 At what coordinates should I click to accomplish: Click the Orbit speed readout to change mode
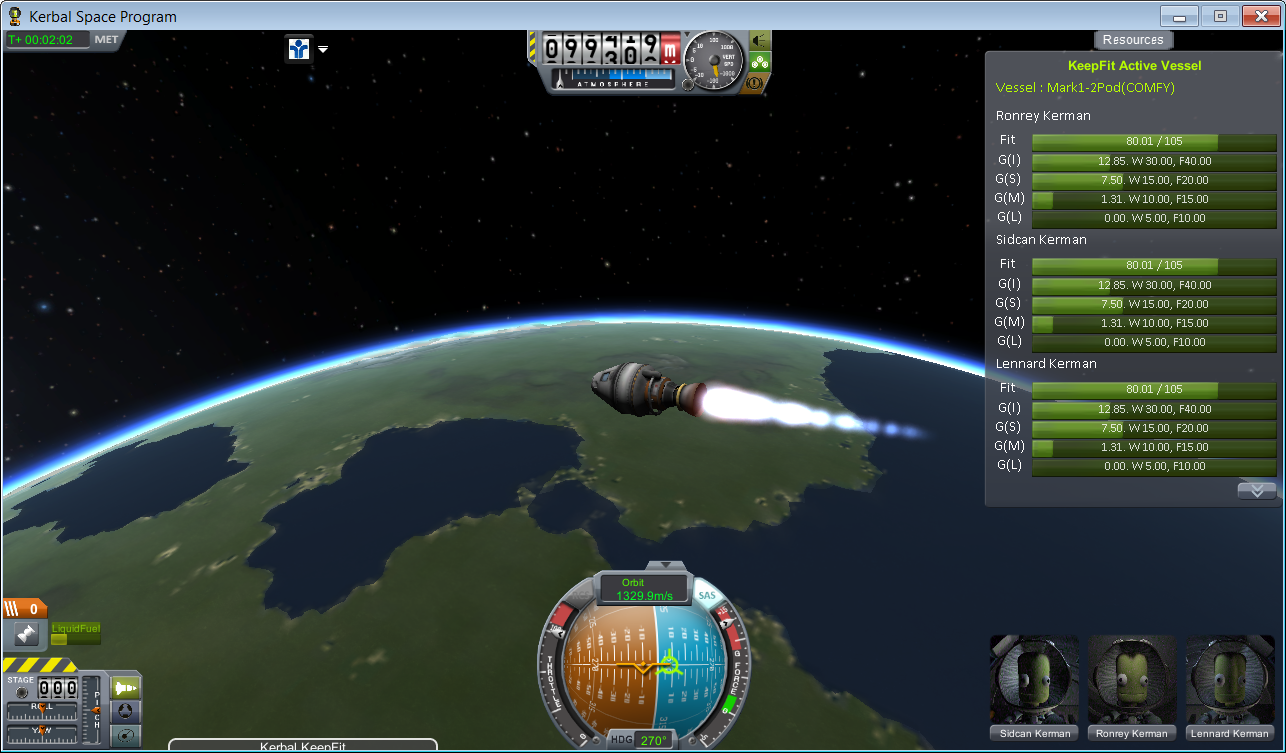[x=644, y=589]
